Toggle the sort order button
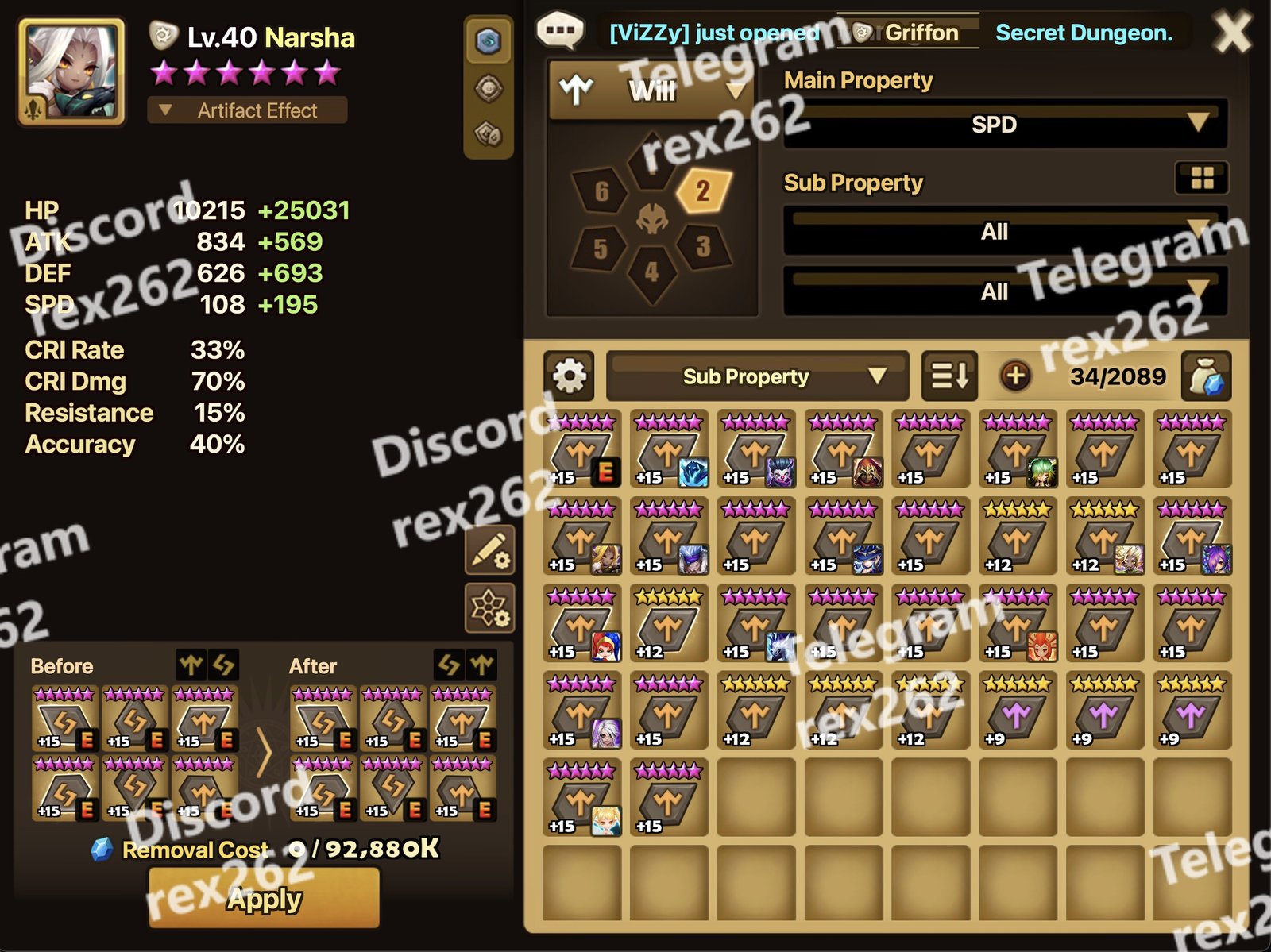Image resolution: width=1271 pixels, height=952 pixels. (x=949, y=376)
